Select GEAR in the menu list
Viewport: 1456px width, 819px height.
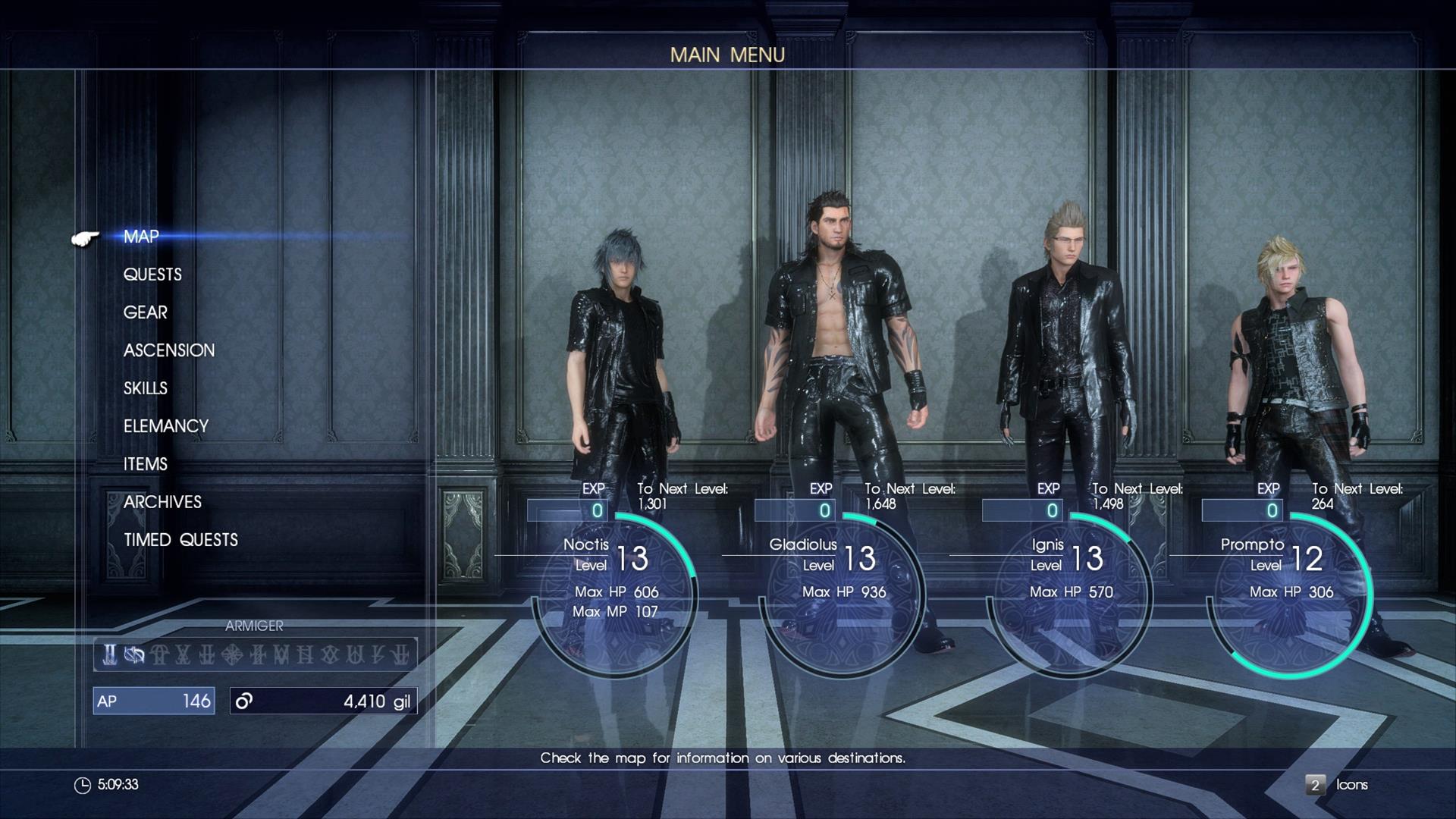(x=146, y=312)
